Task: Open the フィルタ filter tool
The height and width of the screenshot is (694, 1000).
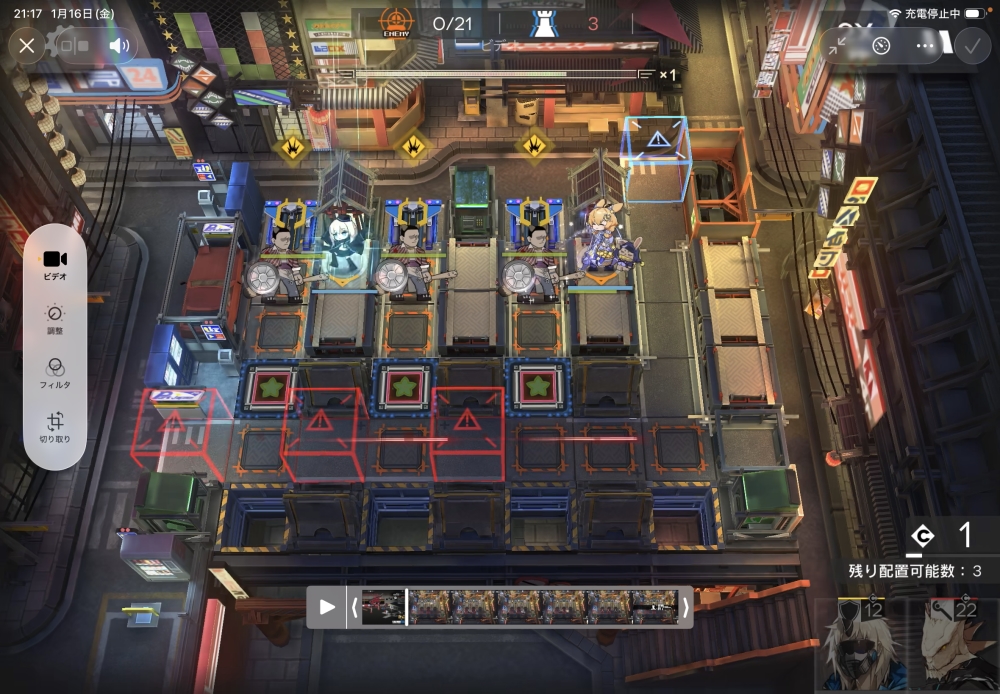Action: click(55, 372)
